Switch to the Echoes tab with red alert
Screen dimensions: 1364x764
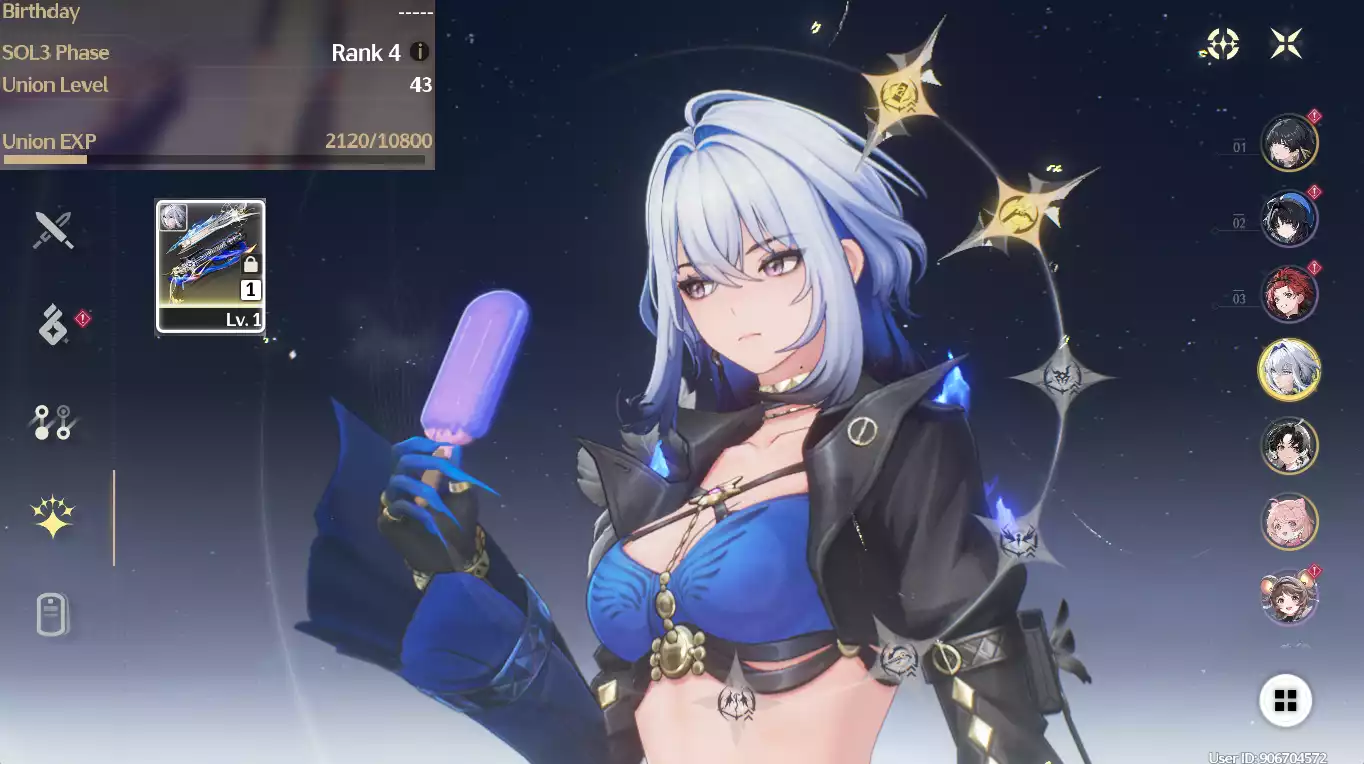tap(53, 324)
